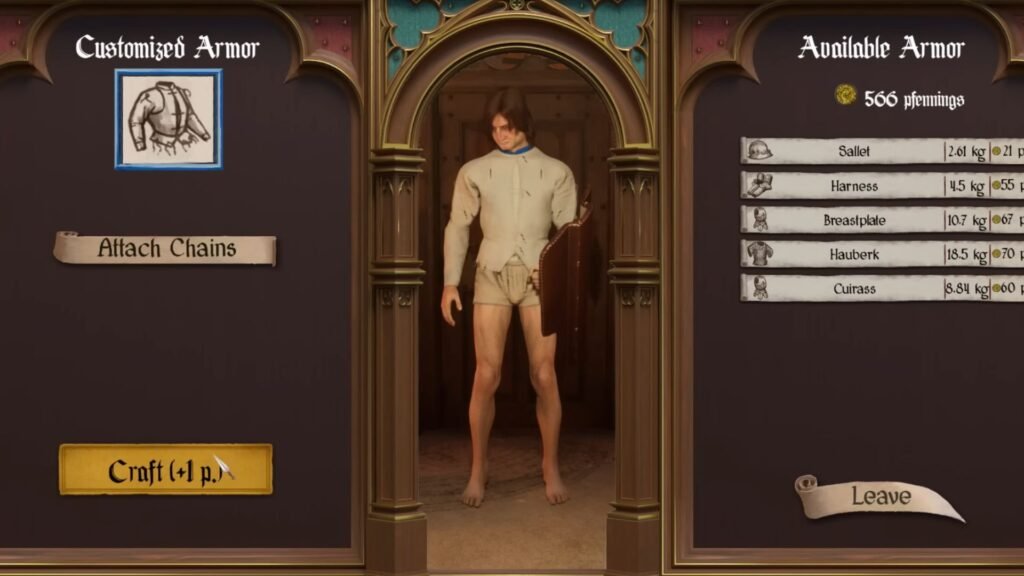This screenshot has width=1024, height=576.
Task: Choose the Attach Chains option
Action: (165, 249)
